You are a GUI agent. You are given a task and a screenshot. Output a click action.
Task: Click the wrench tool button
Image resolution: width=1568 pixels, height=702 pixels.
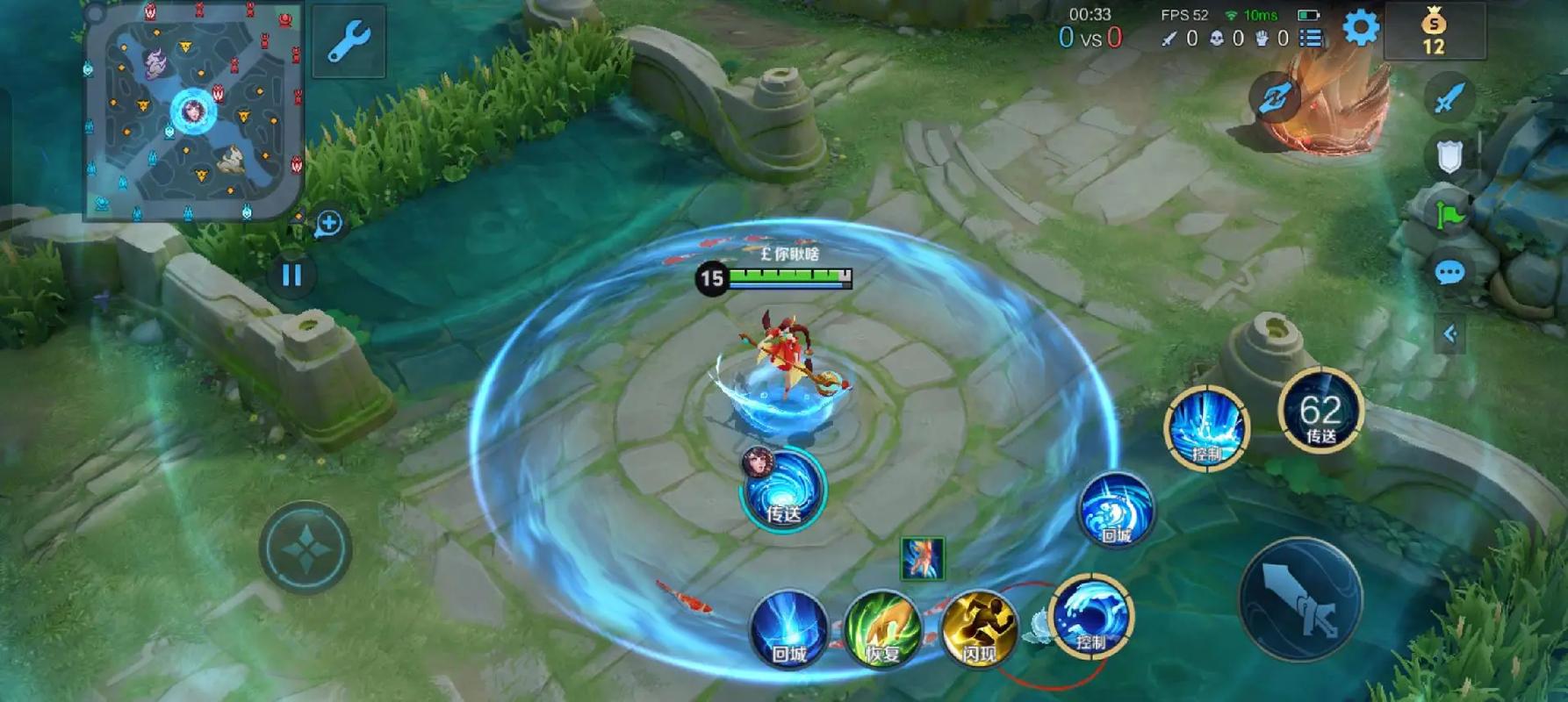(349, 40)
